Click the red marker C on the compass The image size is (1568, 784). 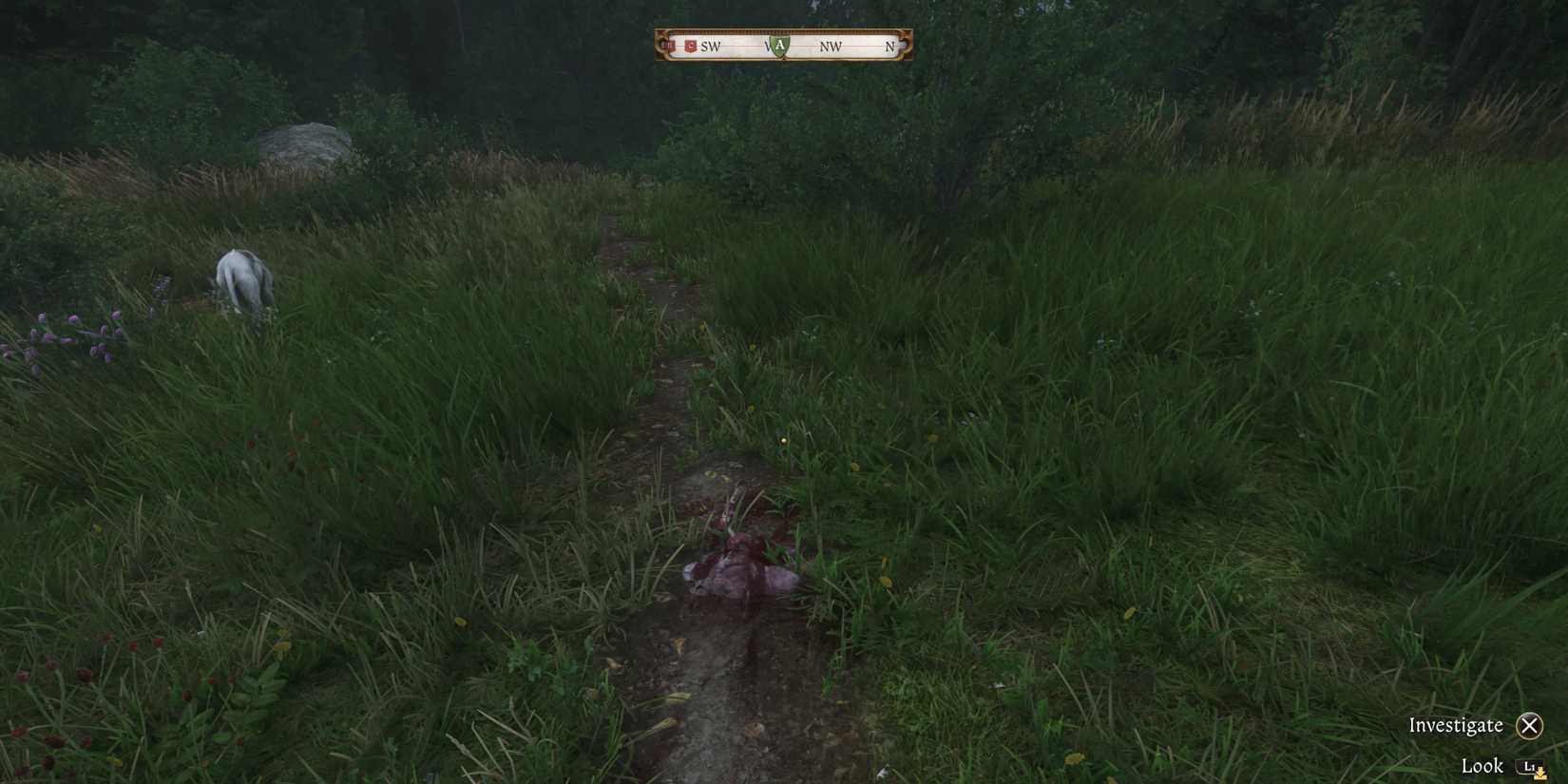pyautogui.click(x=691, y=45)
